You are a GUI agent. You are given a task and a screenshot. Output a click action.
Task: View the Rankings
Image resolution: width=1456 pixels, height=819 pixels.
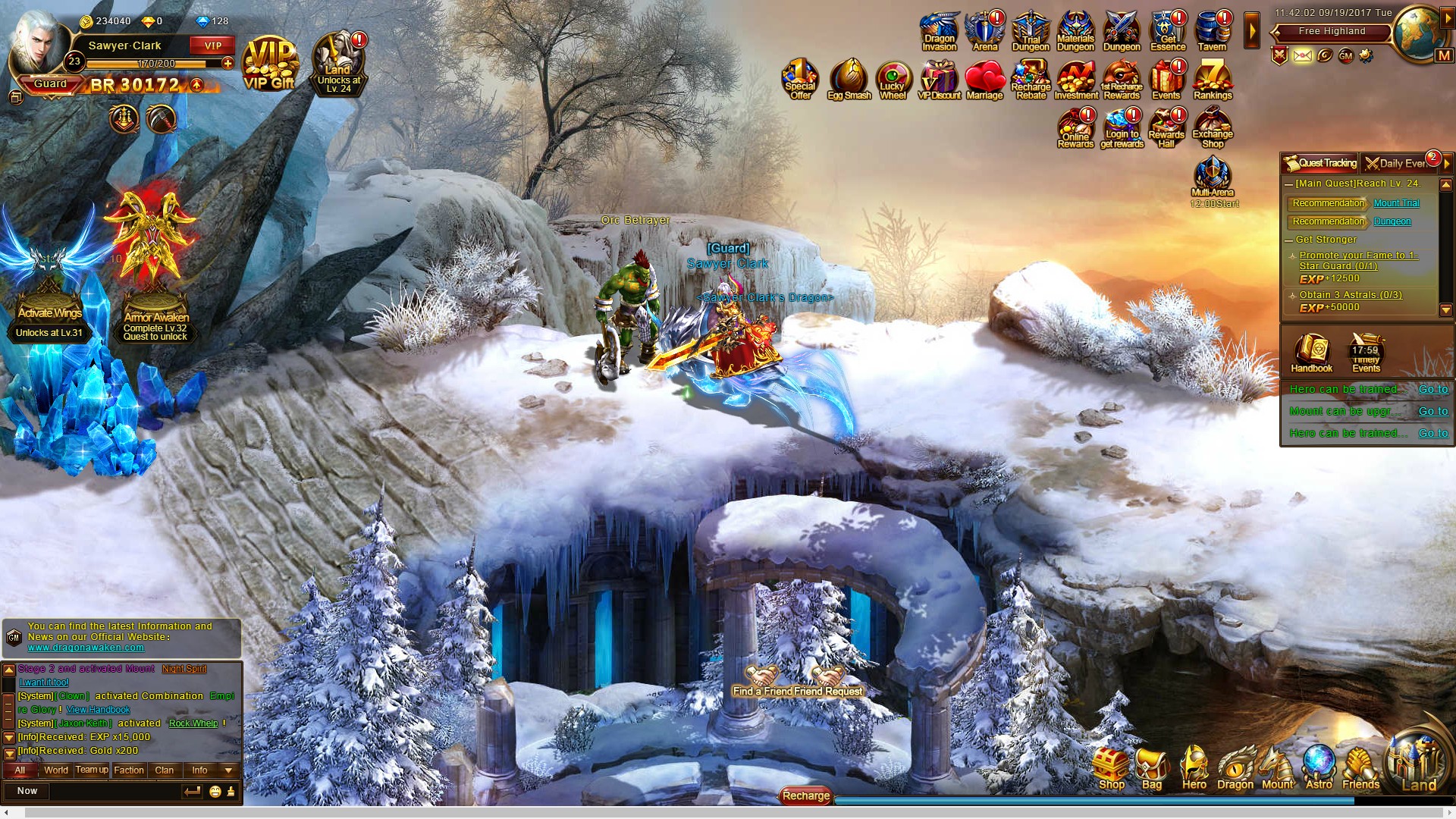(1212, 80)
